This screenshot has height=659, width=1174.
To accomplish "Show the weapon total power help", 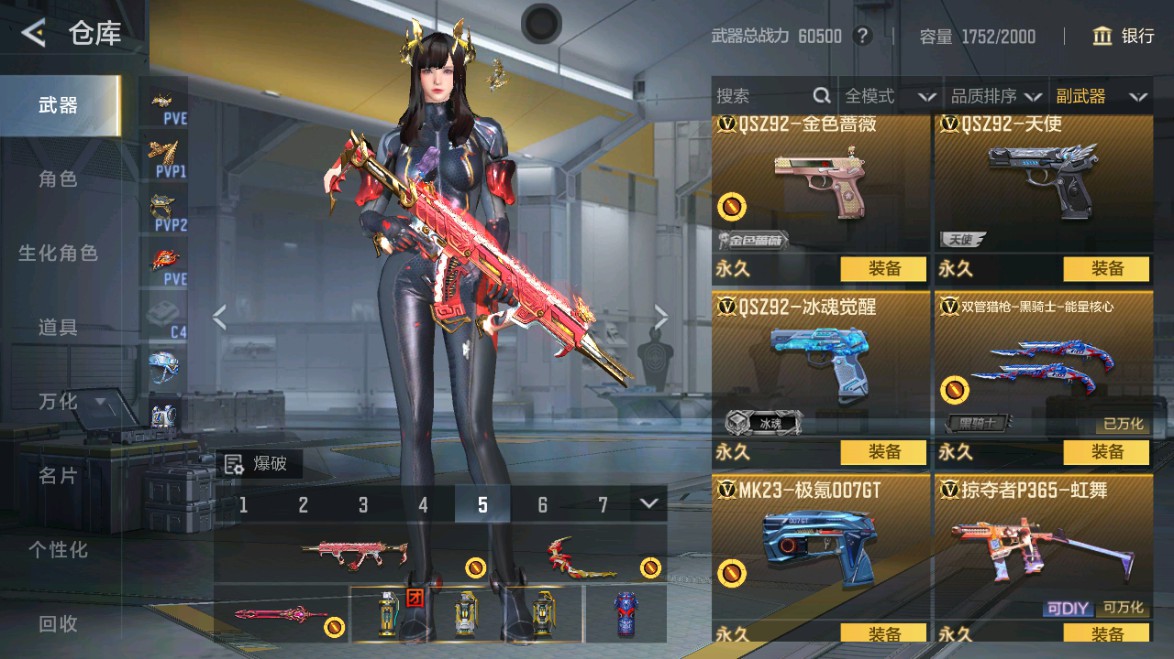I will coord(863,36).
